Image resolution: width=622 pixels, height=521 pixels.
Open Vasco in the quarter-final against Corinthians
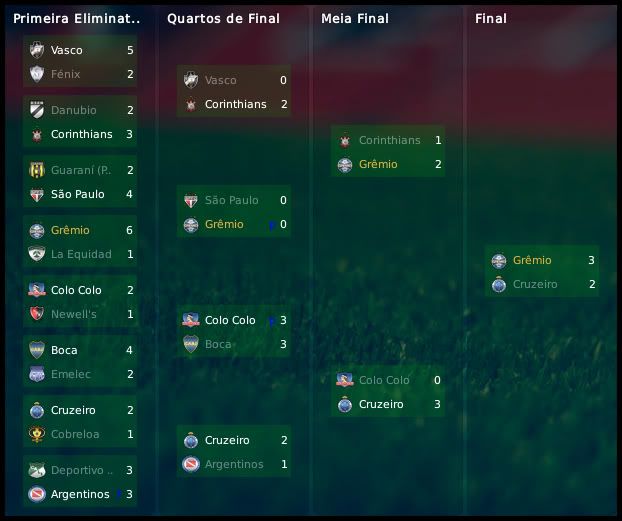pos(220,80)
